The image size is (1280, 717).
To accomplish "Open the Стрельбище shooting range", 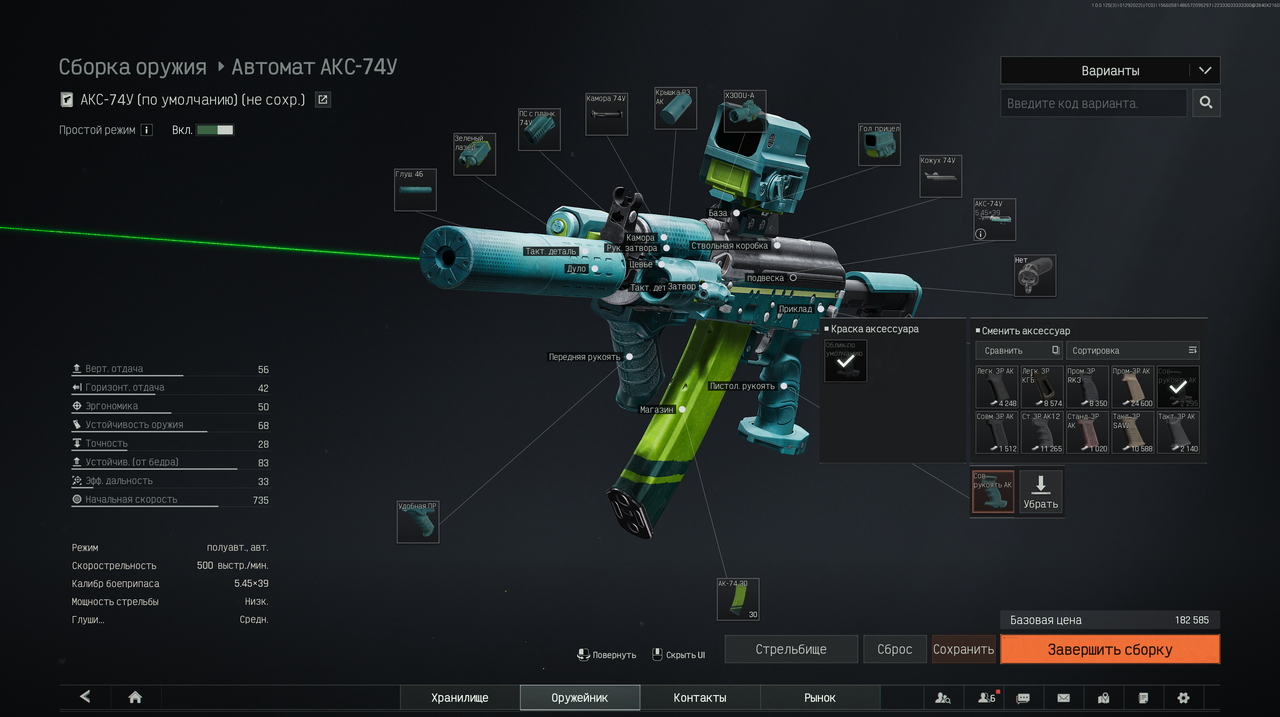I will coord(791,649).
